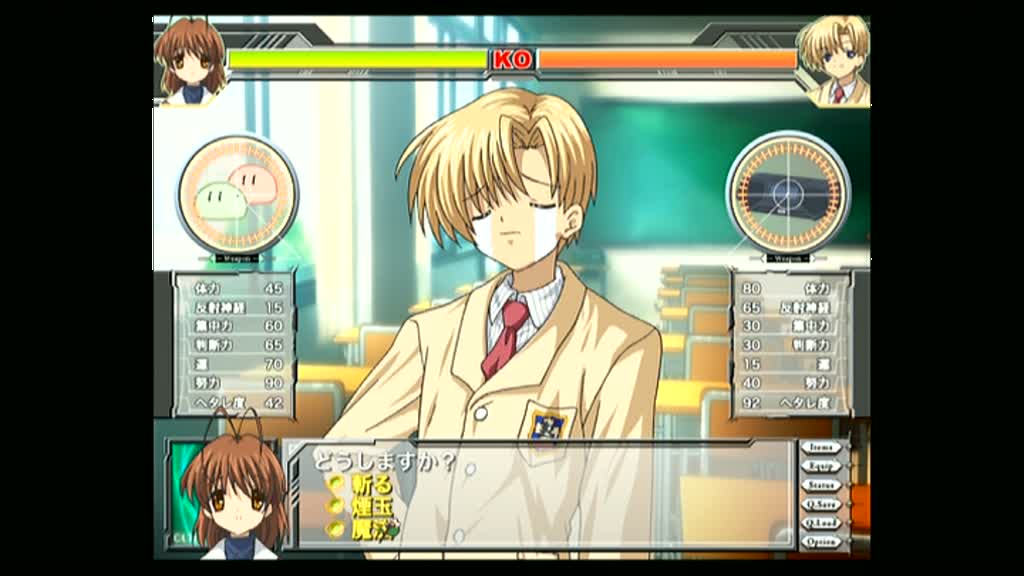The width and height of the screenshot is (1024, 576).
Task: Open the Option menu
Action: (821, 542)
